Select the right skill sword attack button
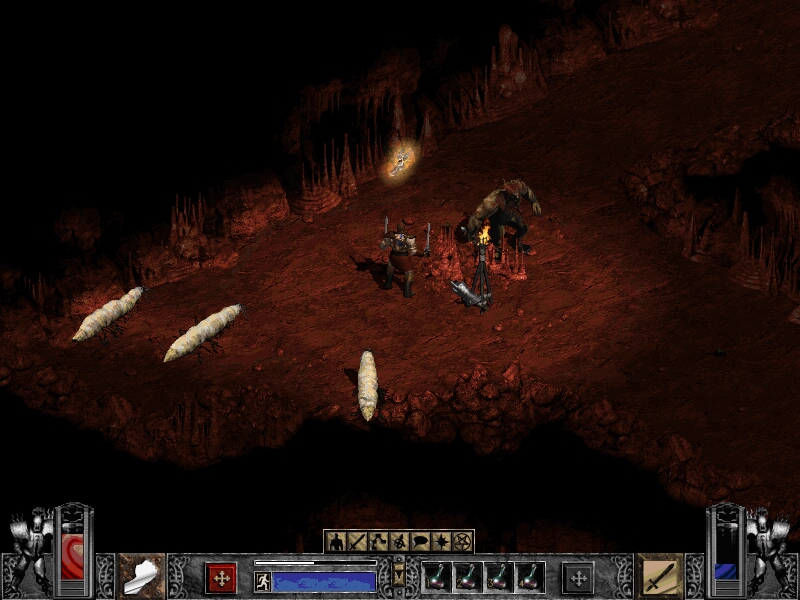The image size is (800, 600). pyautogui.click(x=659, y=575)
